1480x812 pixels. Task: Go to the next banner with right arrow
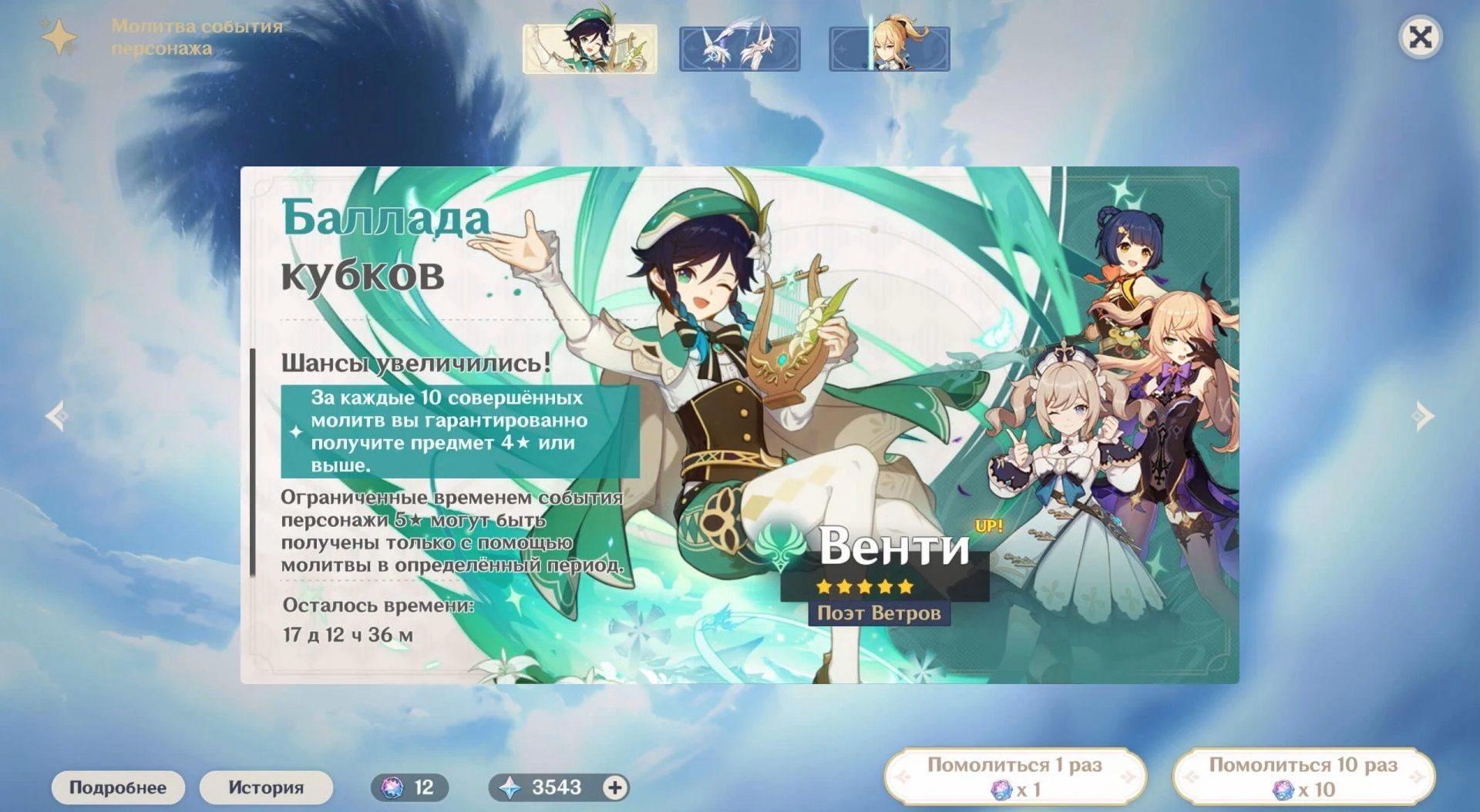[x=1423, y=416]
